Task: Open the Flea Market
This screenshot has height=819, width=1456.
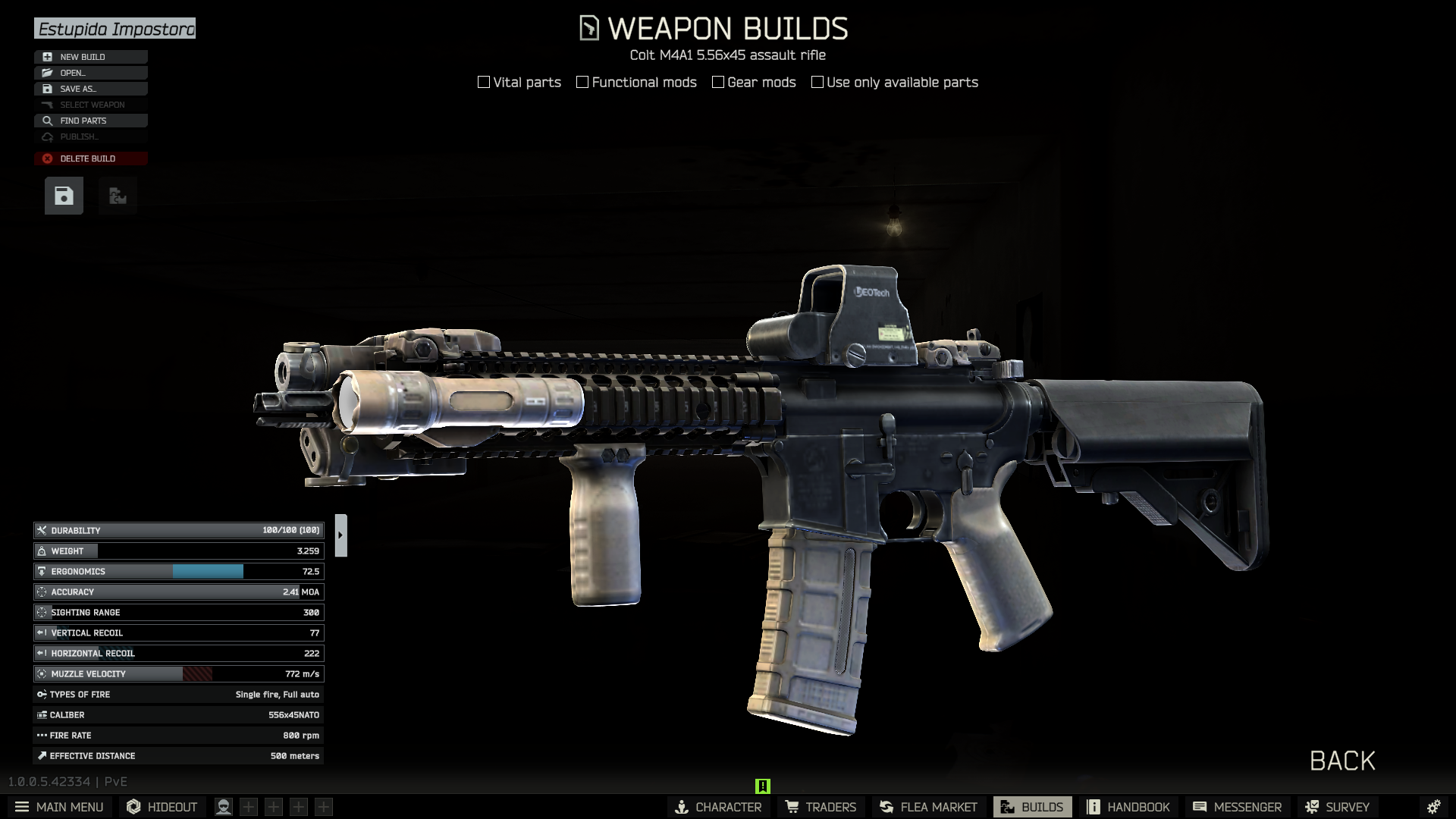Action: tap(928, 807)
